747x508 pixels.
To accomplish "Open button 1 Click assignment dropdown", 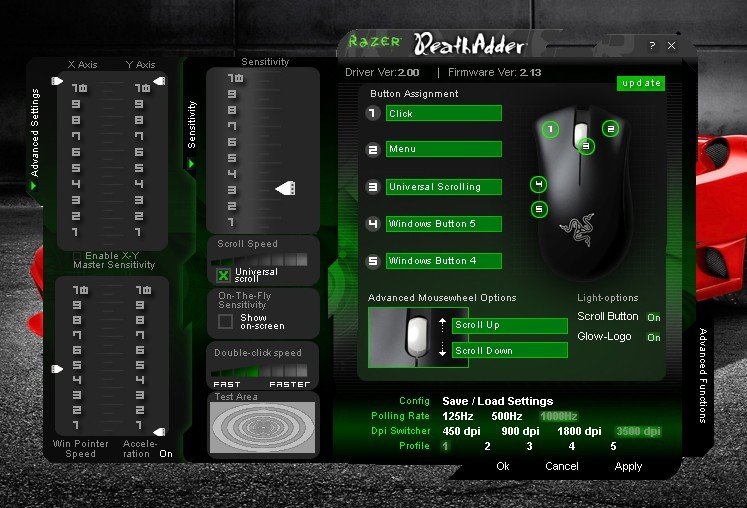I will [443, 114].
